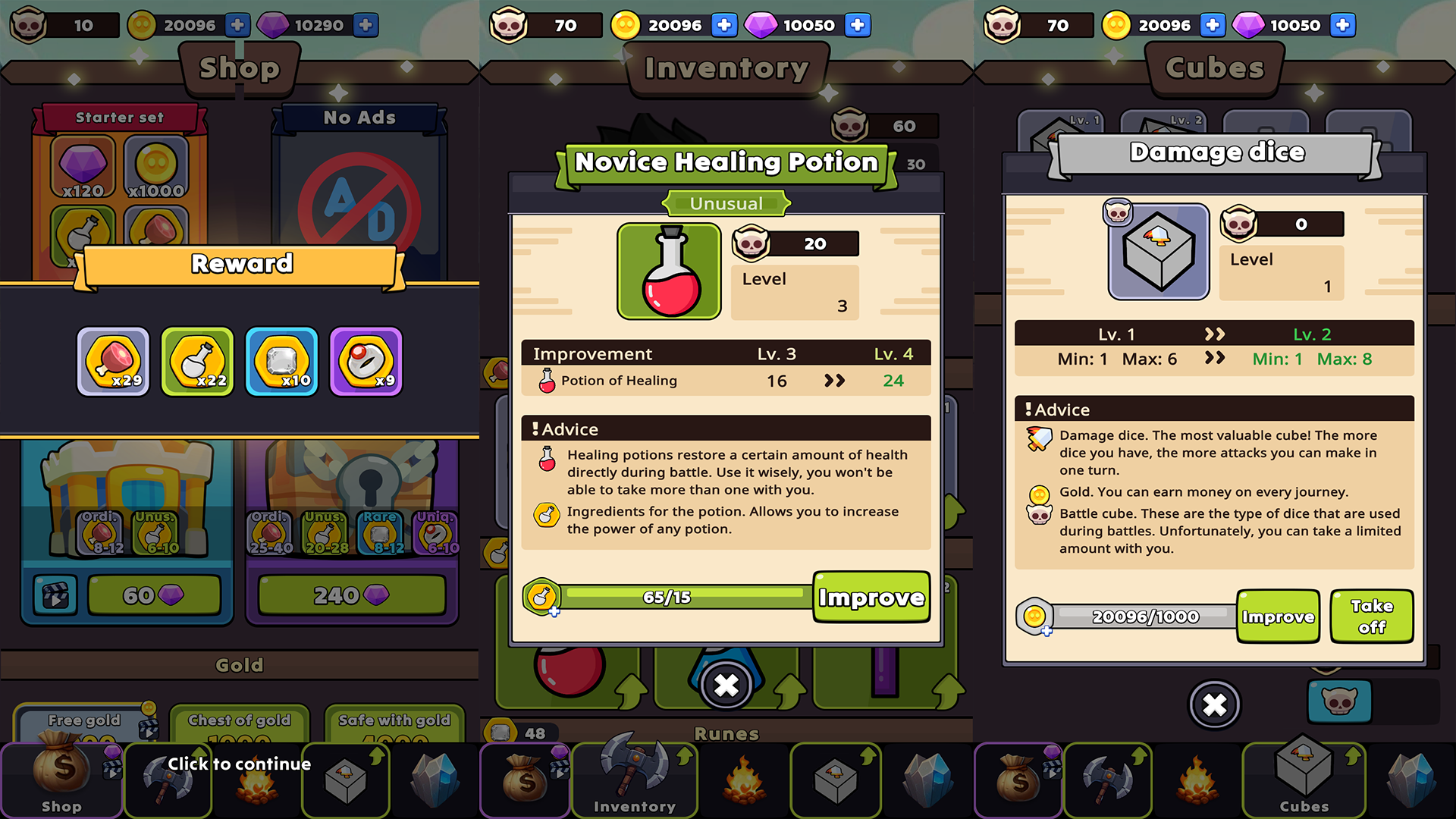Take off the Damage dice
This screenshot has width=1456, height=819.
coord(1371,617)
